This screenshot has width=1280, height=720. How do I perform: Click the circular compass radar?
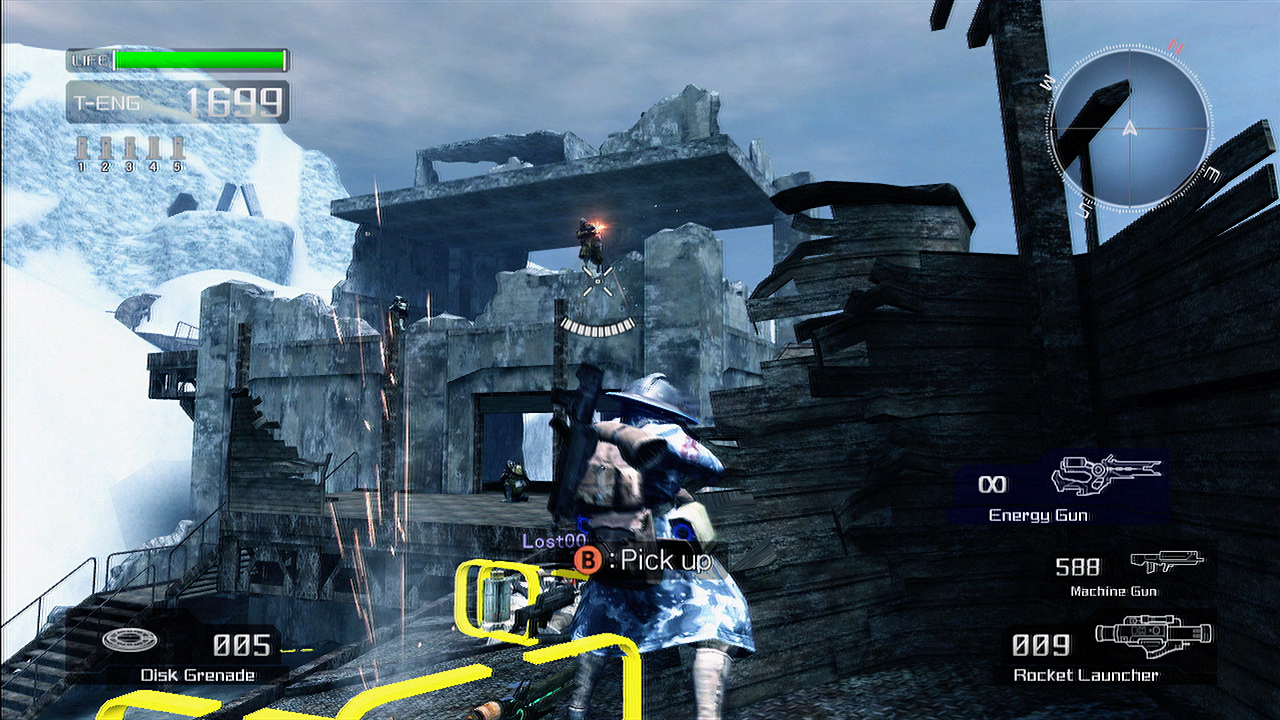[1129, 128]
